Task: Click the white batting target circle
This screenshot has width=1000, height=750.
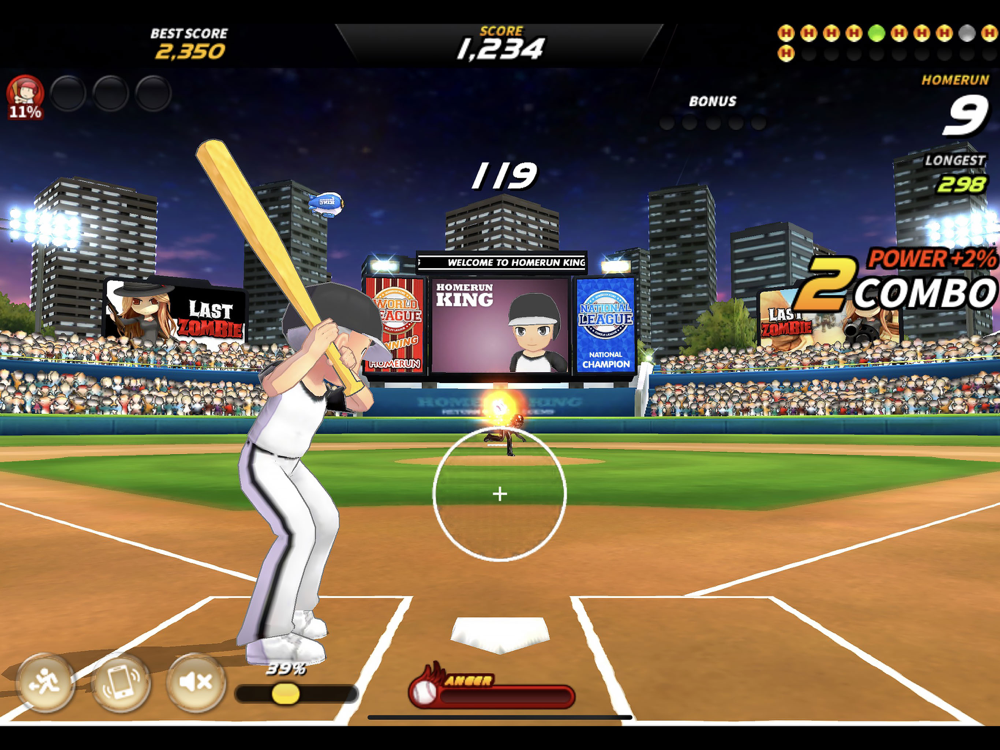Action: [x=500, y=493]
